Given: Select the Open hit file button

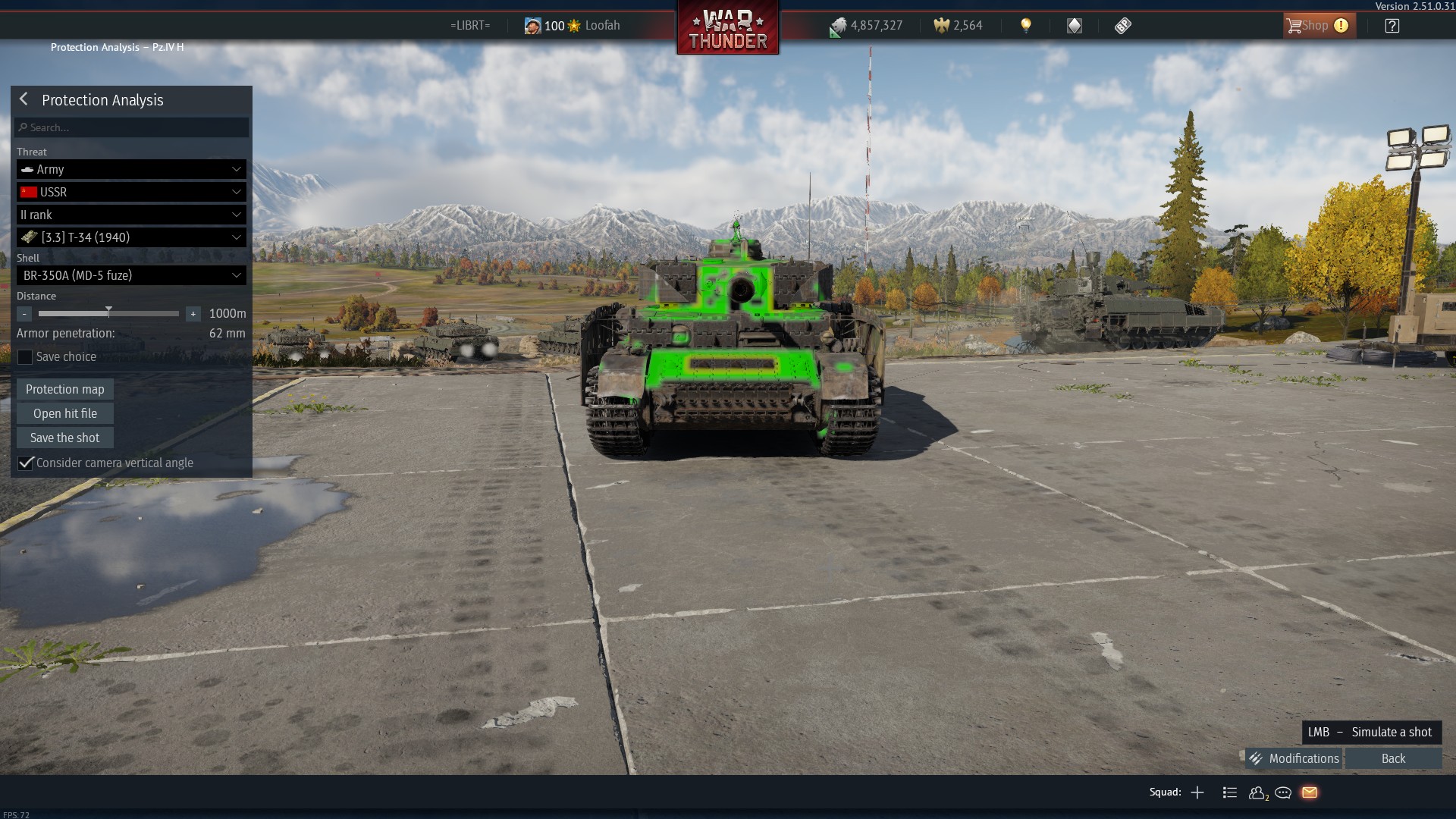Looking at the screenshot, I should tap(65, 413).
